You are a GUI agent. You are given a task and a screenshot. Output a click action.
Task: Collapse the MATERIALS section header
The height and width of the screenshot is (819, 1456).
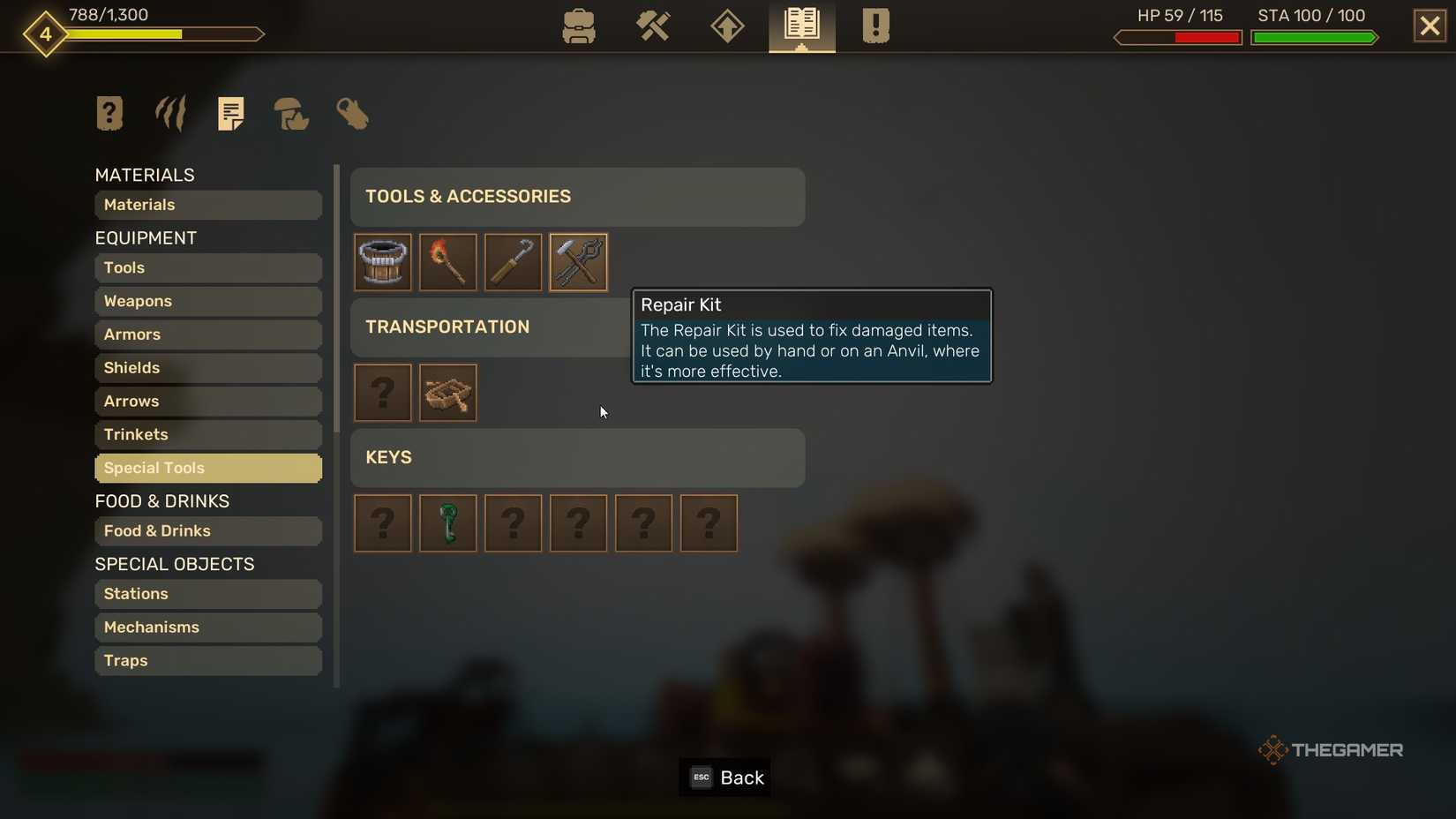coord(145,175)
